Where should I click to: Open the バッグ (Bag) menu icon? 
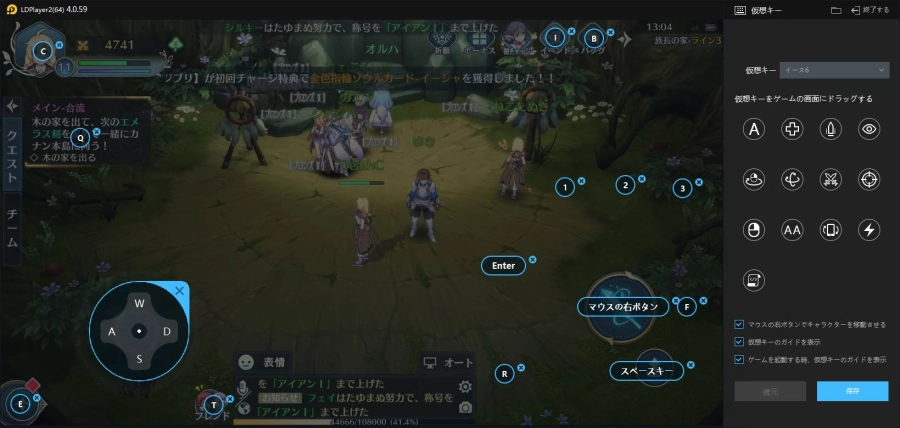[593, 38]
